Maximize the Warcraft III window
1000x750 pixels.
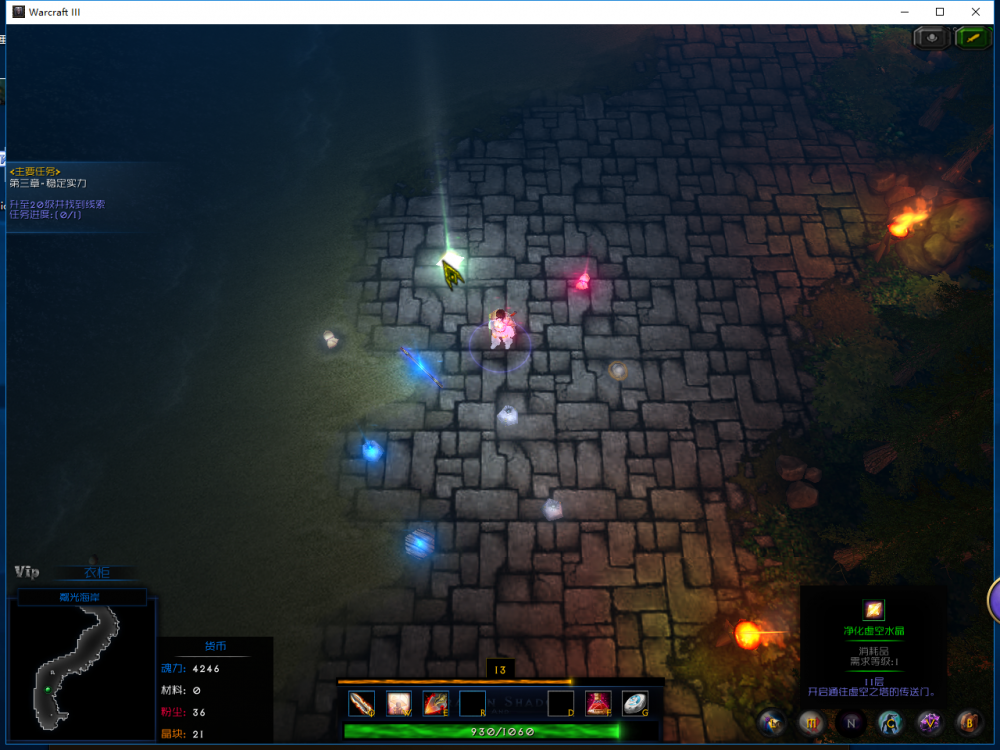pyautogui.click(x=940, y=12)
